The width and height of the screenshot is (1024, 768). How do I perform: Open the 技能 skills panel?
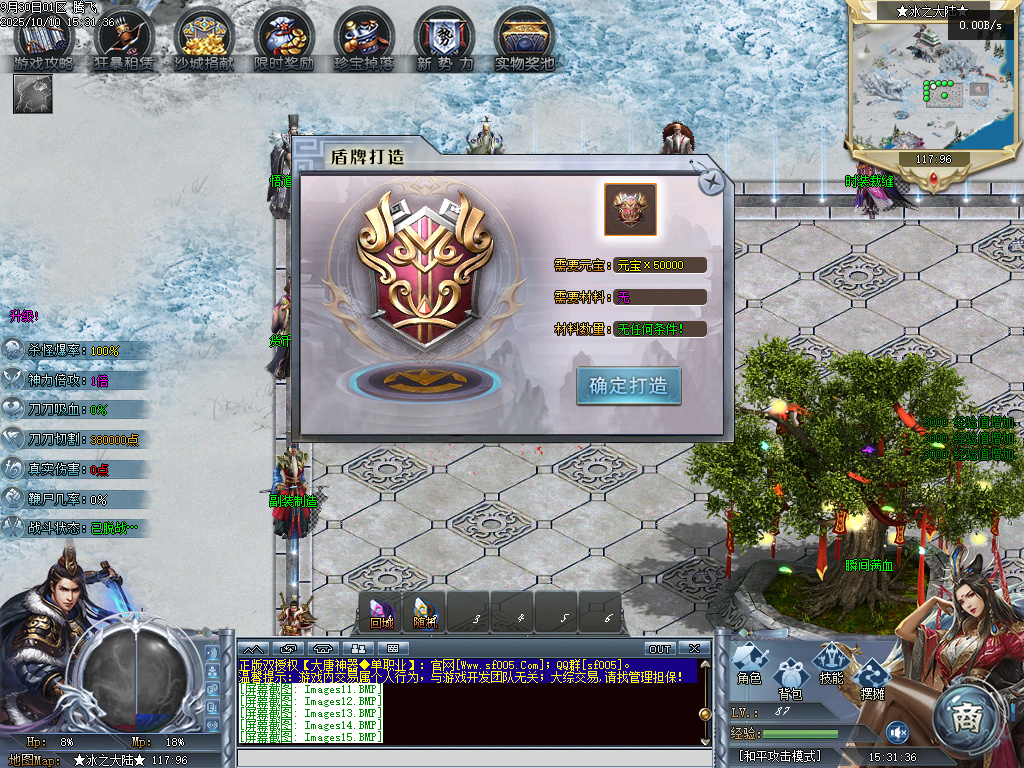click(x=831, y=664)
